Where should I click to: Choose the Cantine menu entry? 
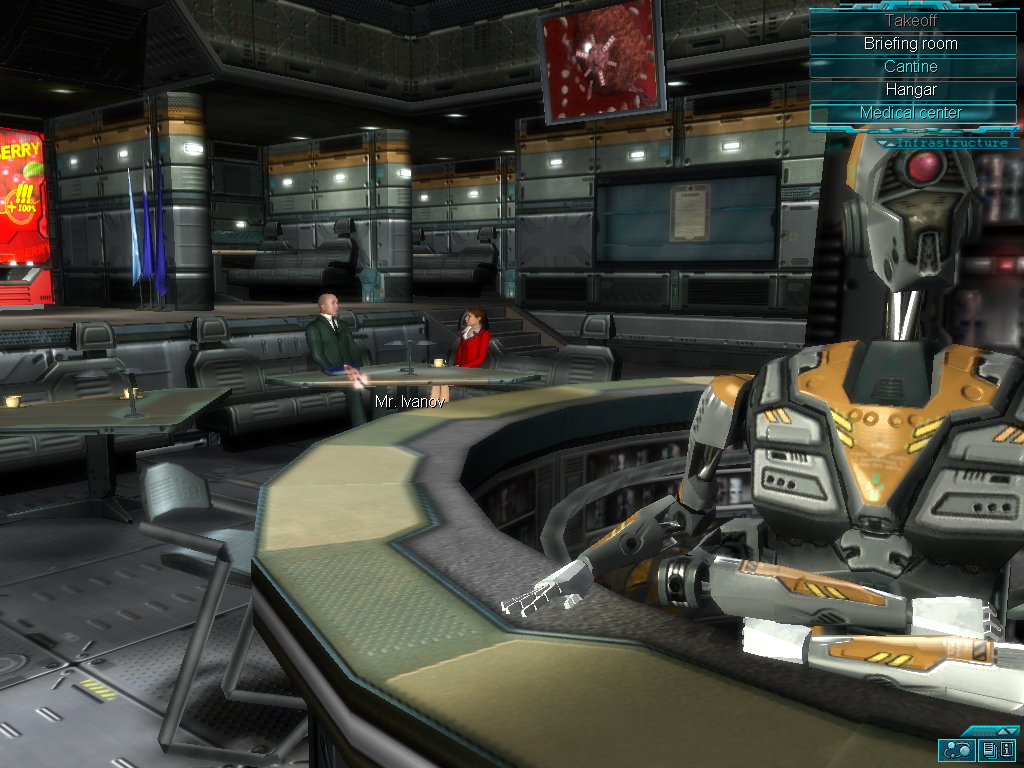(x=911, y=67)
